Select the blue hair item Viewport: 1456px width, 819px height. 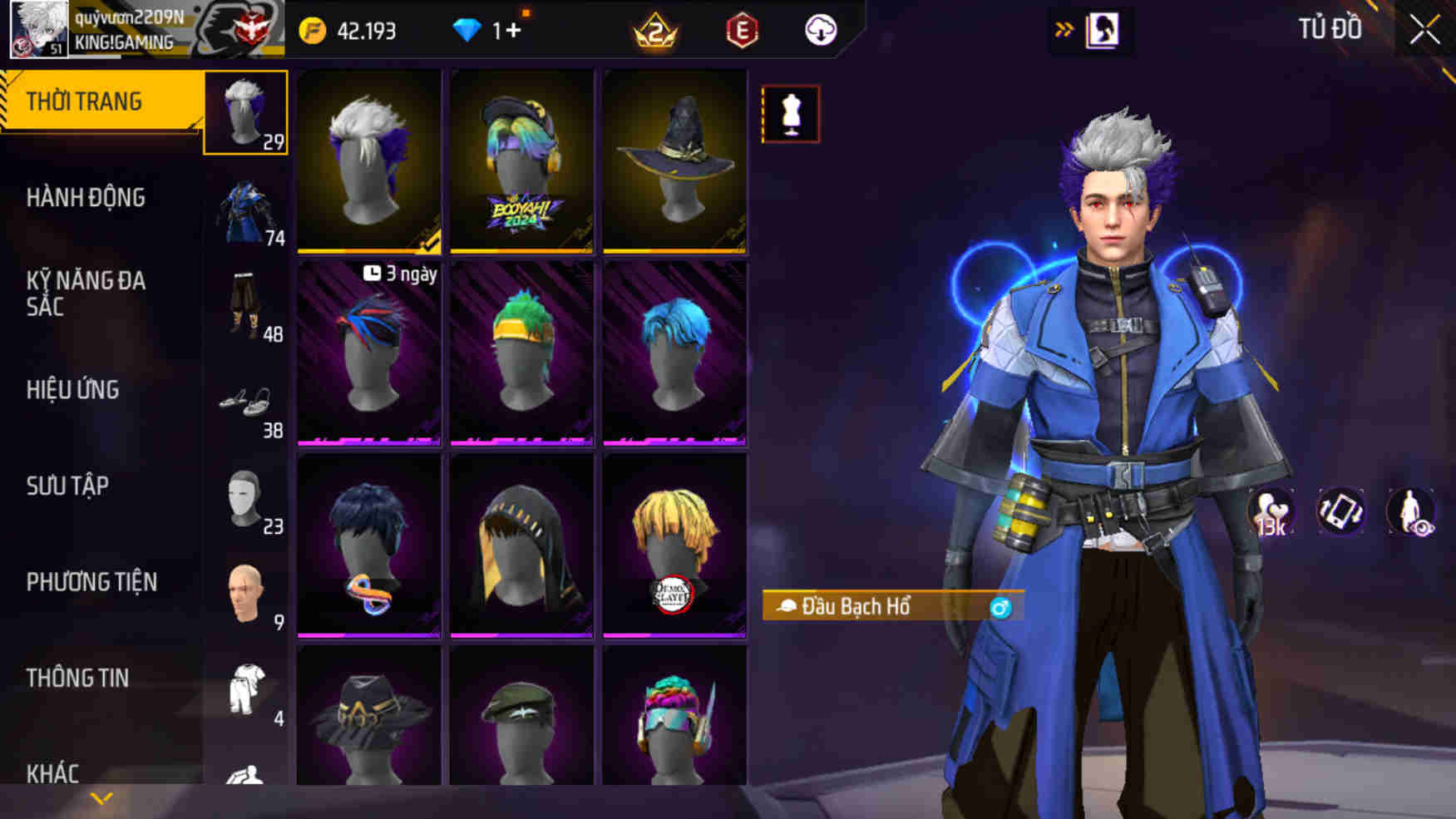[674, 353]
